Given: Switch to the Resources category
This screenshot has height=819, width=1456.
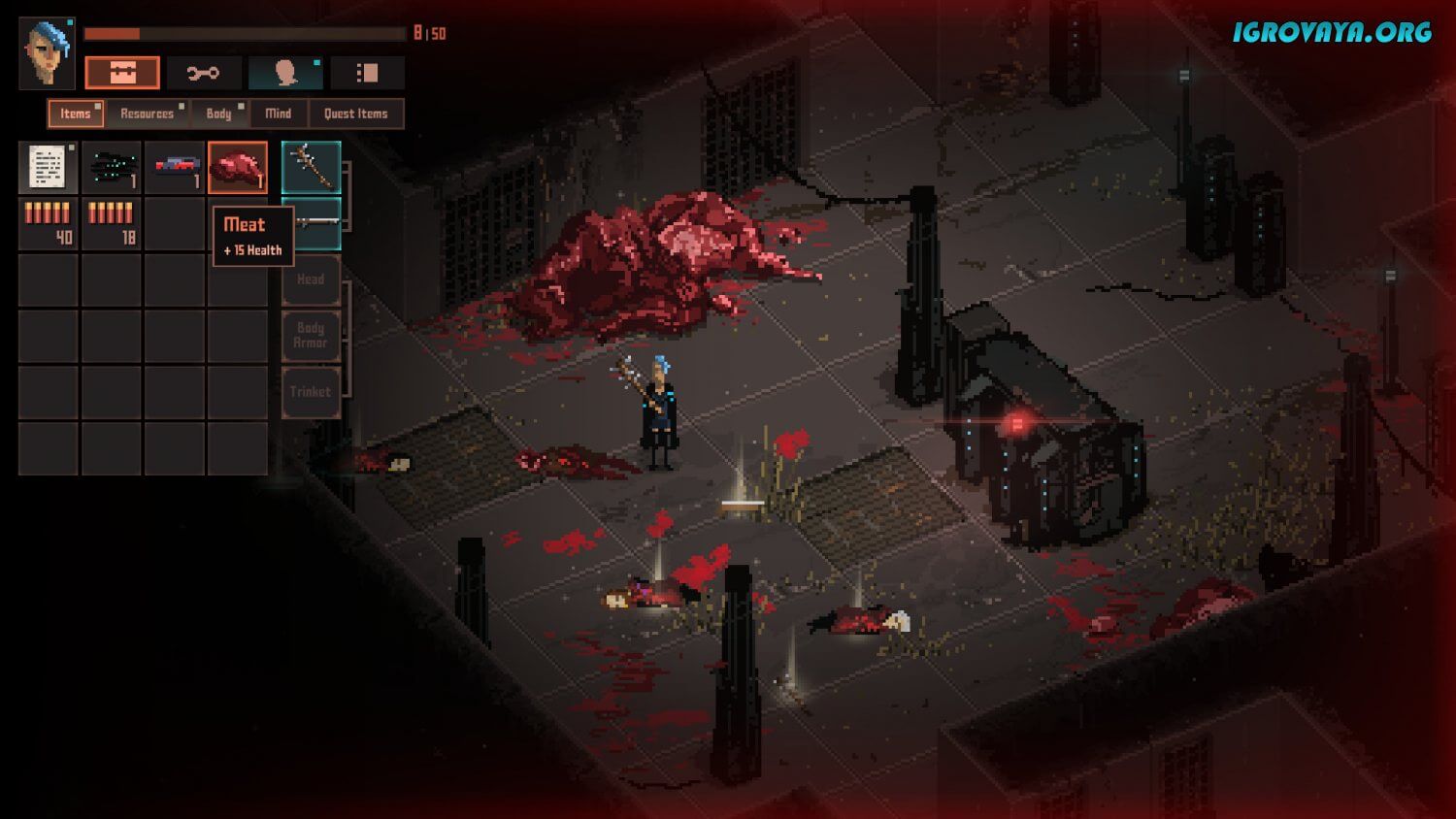Looking at the screenshot, I should [x=148, y=114].
